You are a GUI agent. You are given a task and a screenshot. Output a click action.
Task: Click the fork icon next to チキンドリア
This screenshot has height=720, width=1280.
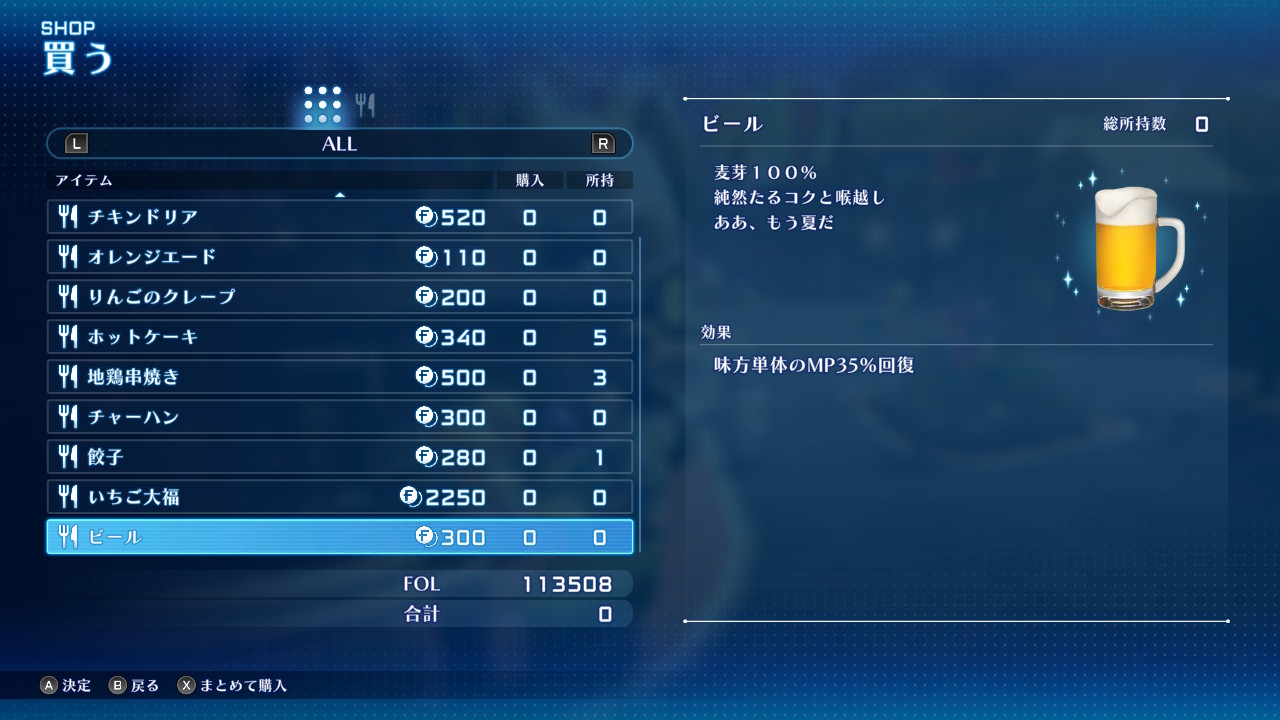tap(68, 217)
